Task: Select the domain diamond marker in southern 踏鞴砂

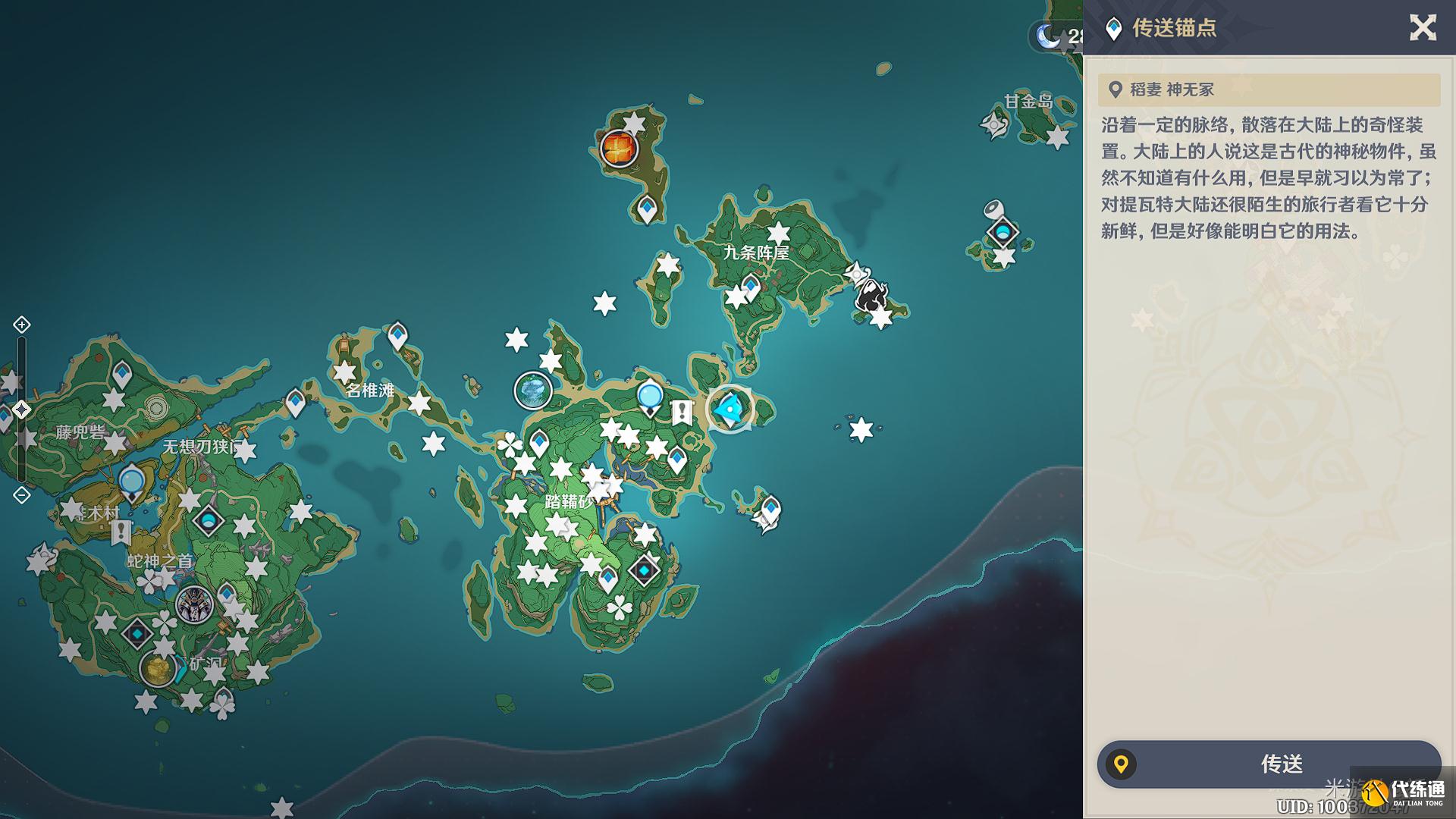Action: click(644, 569)
